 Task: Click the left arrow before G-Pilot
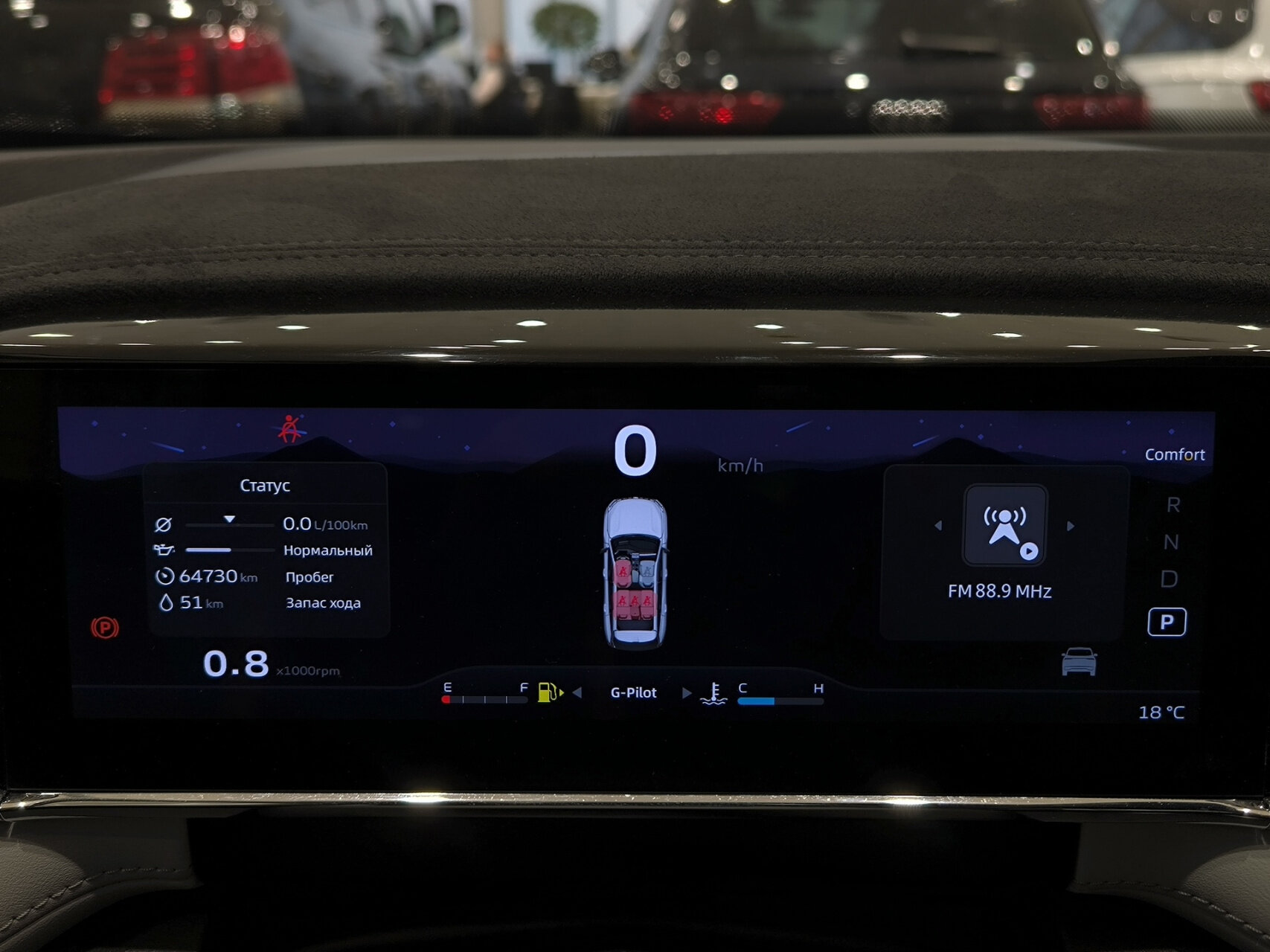point(577,693)
